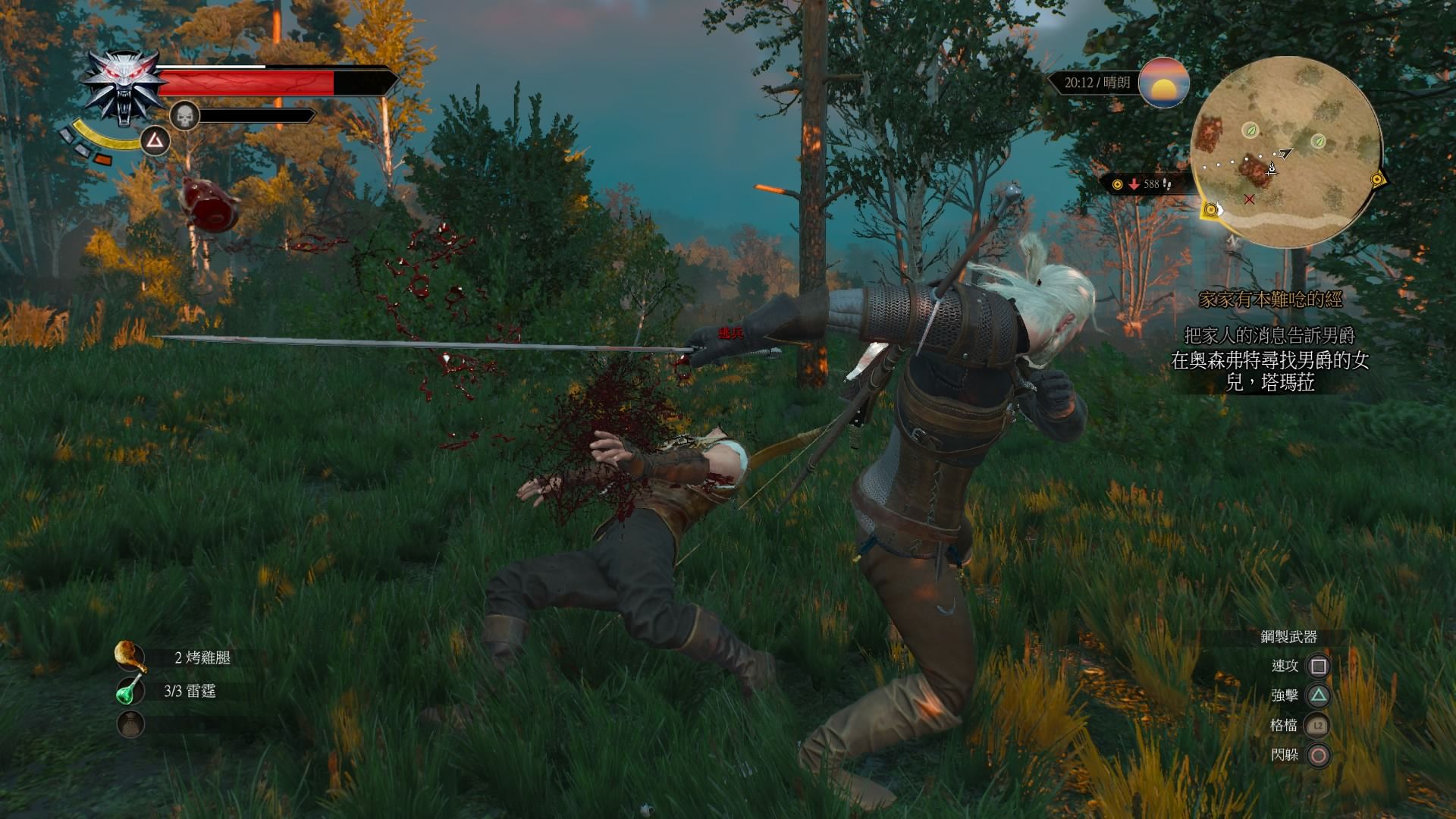Open the tracked quest title
This screenshot has width=1456, height=819.
pos(1269,300)
